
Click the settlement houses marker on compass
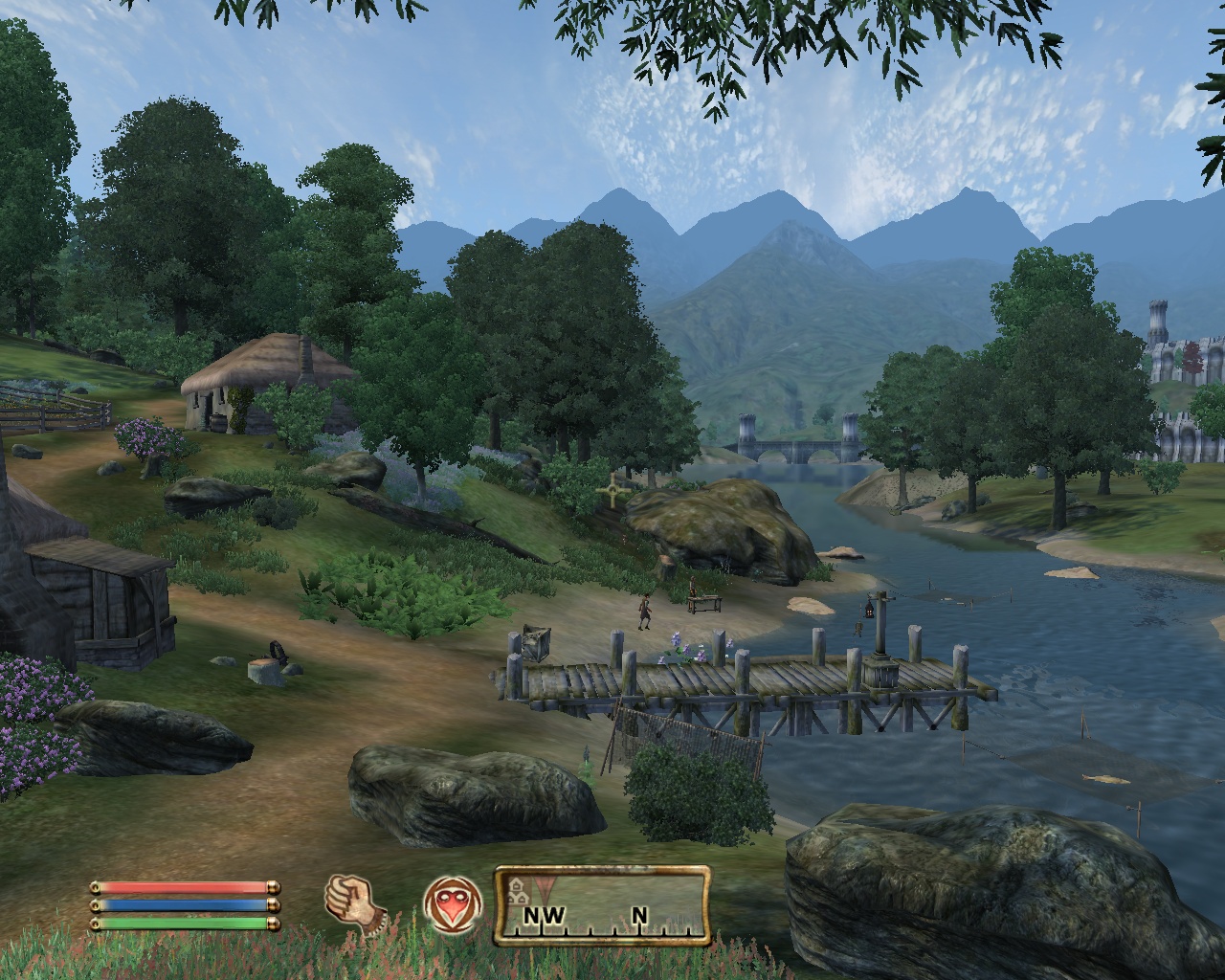click(x=519, y=889)
